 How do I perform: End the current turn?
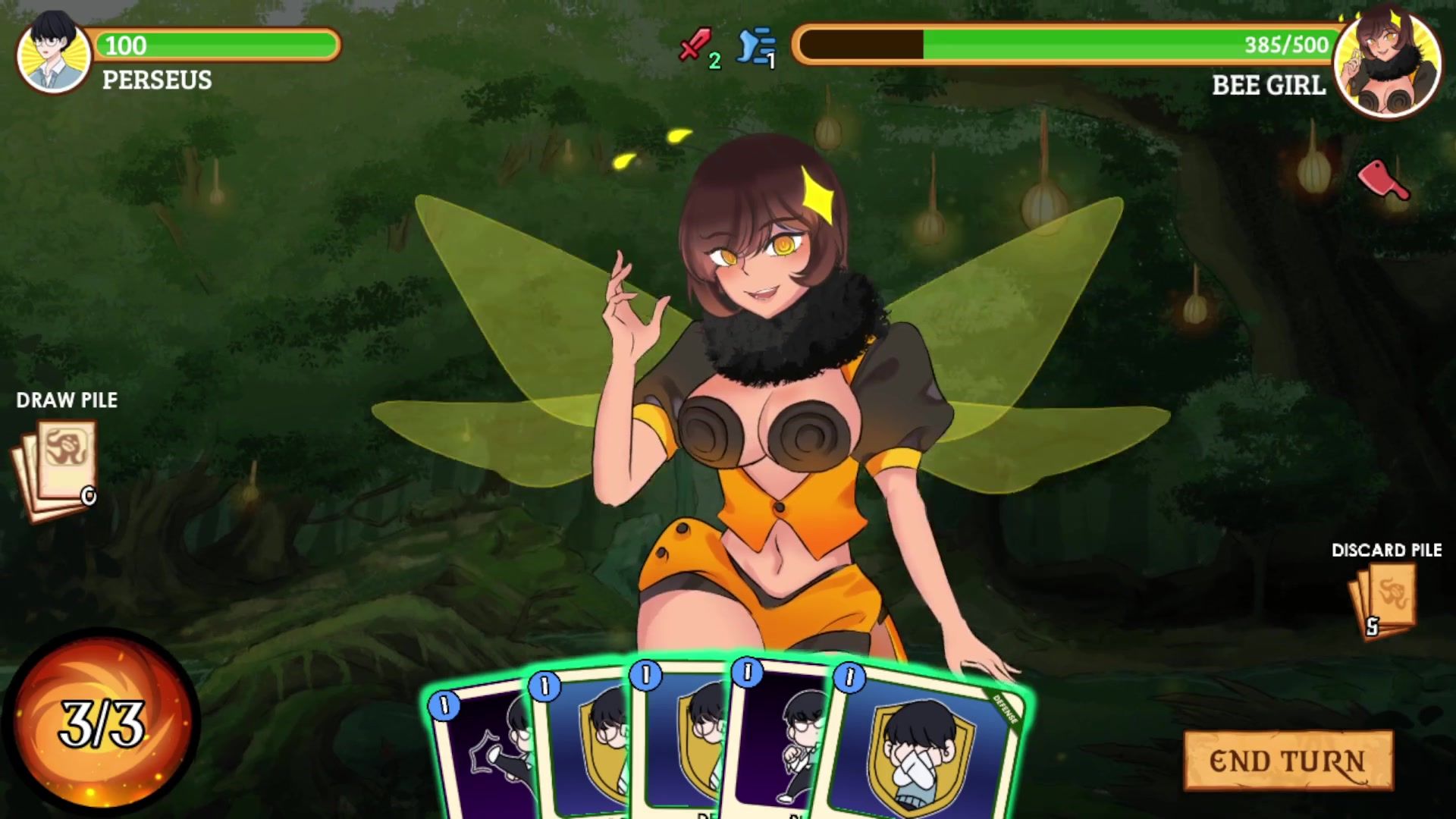point(1288,761)
